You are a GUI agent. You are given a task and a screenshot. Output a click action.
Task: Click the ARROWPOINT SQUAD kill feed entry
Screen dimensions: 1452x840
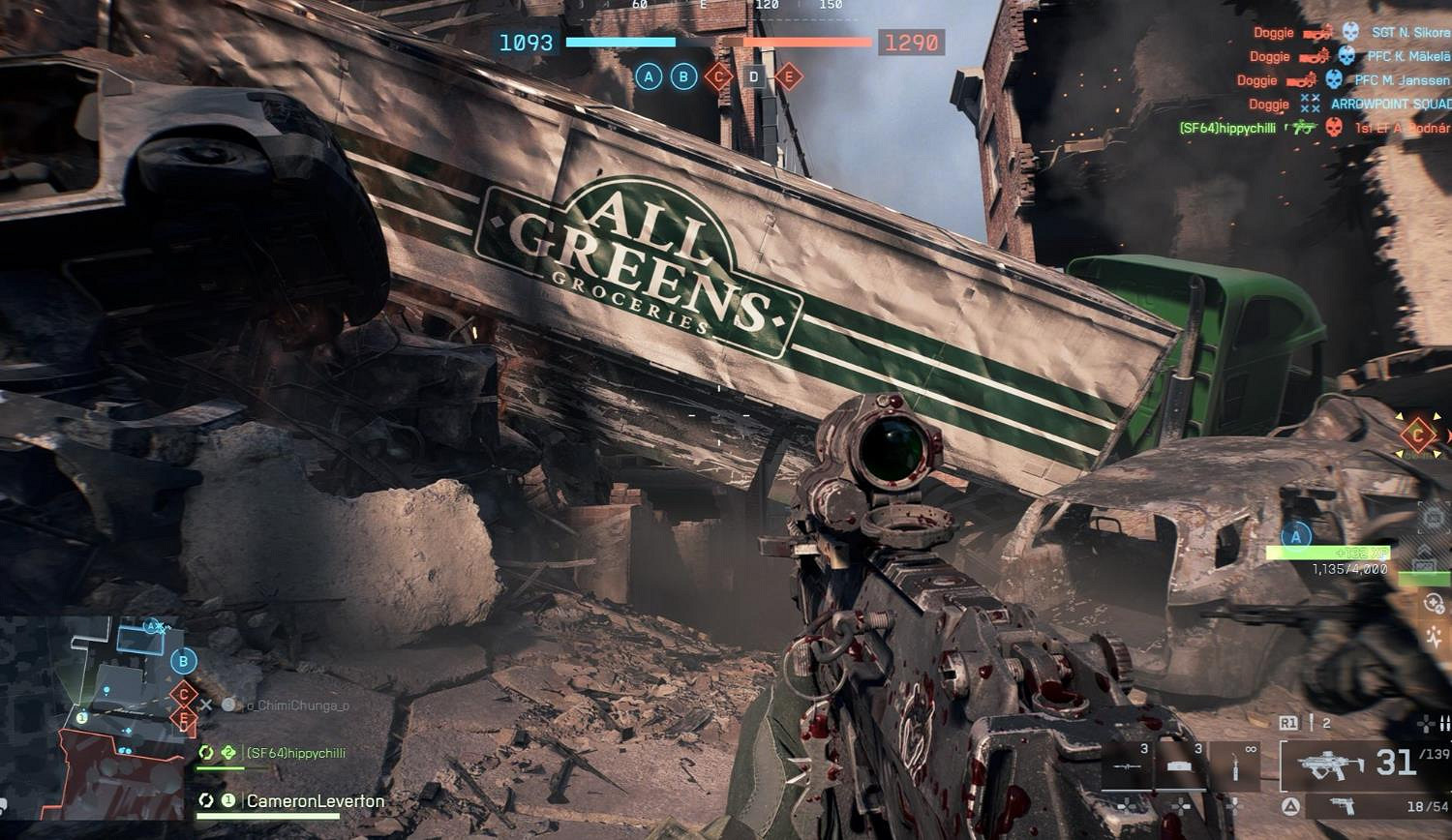(x=1390, y=104)
